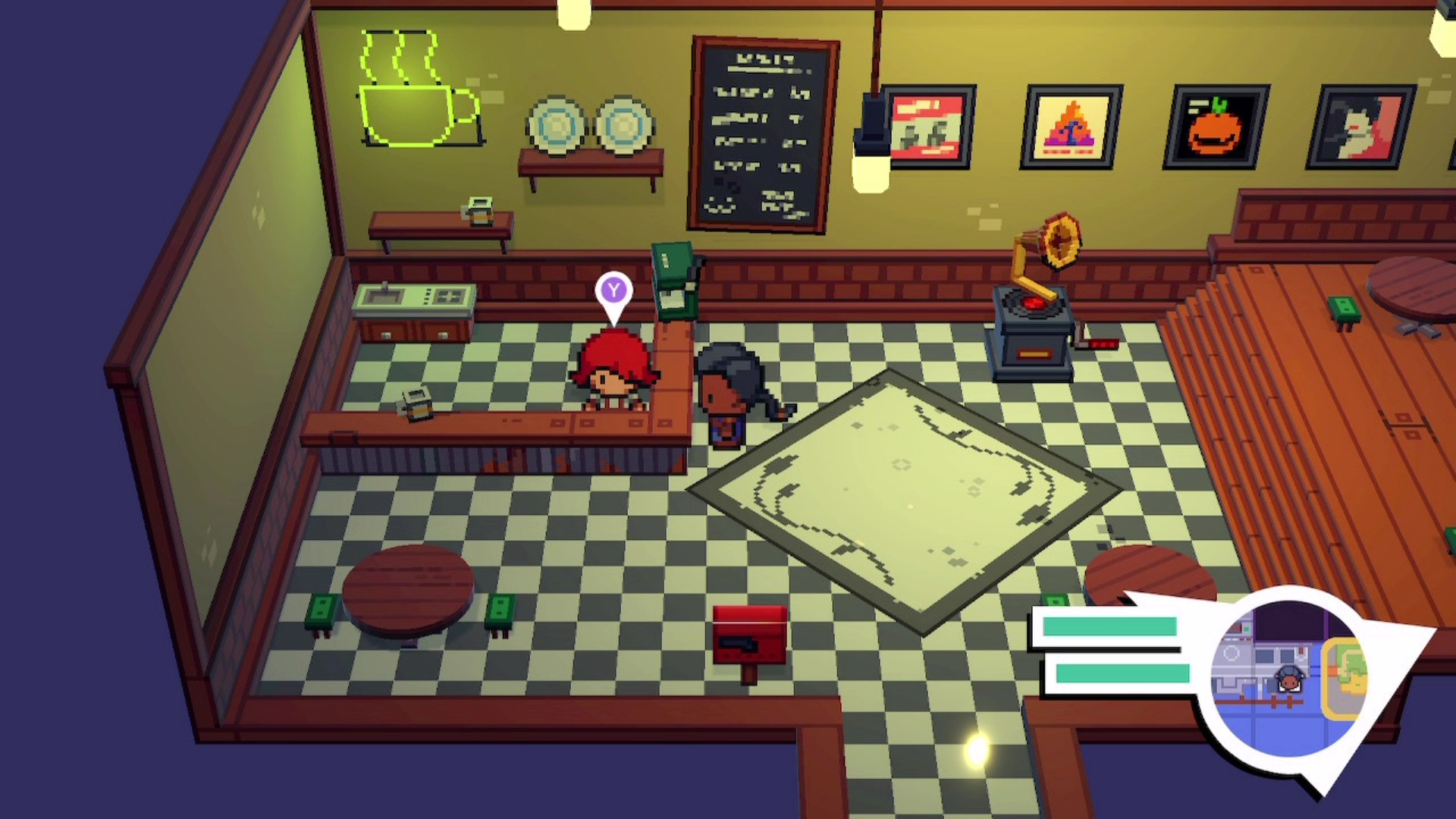Select the yellow-outlined area on the minimap
The image size is (1456, 819).
[x=1345, y=677]
